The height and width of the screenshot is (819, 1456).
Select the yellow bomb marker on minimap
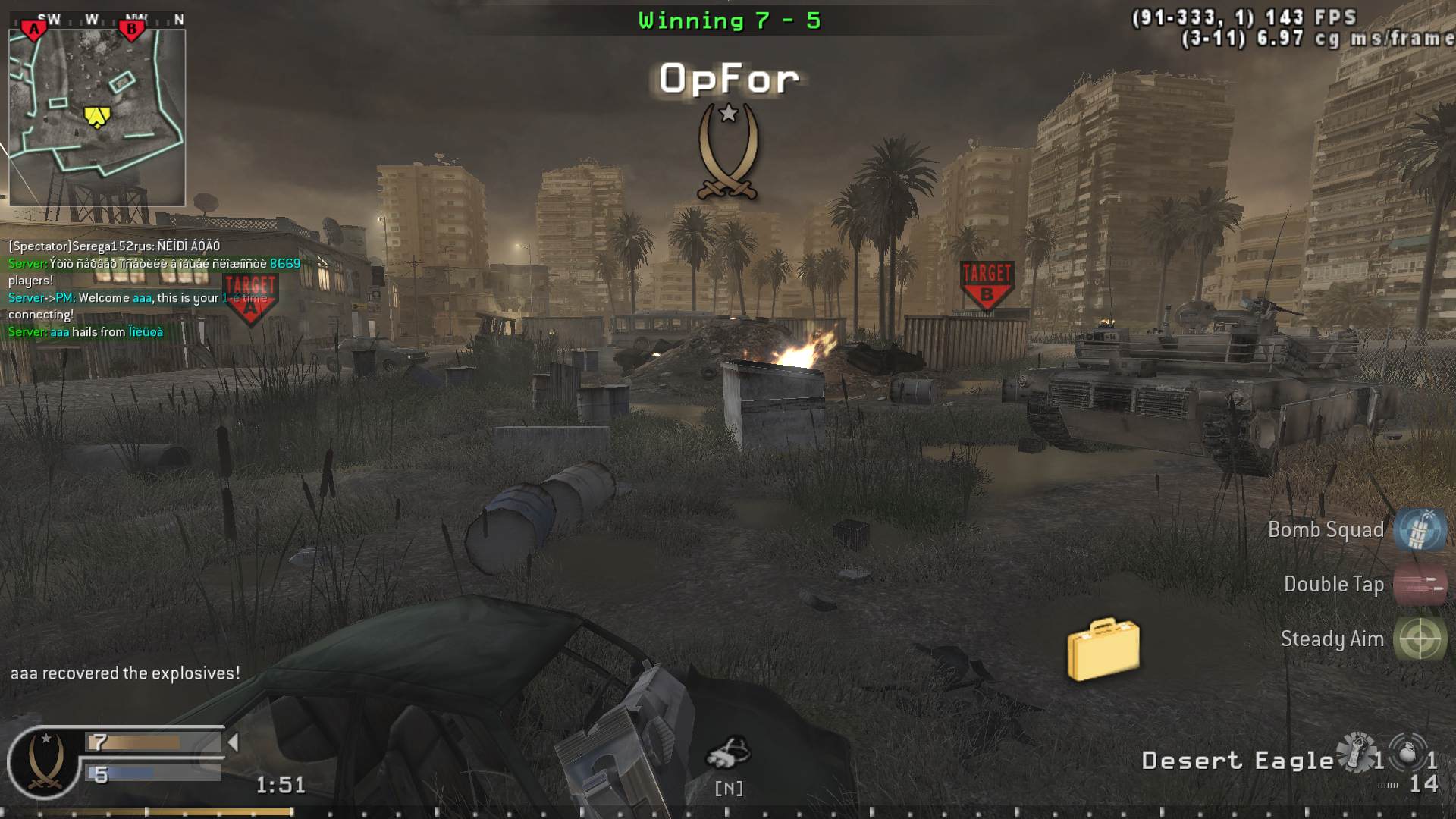tap(96, 115)
